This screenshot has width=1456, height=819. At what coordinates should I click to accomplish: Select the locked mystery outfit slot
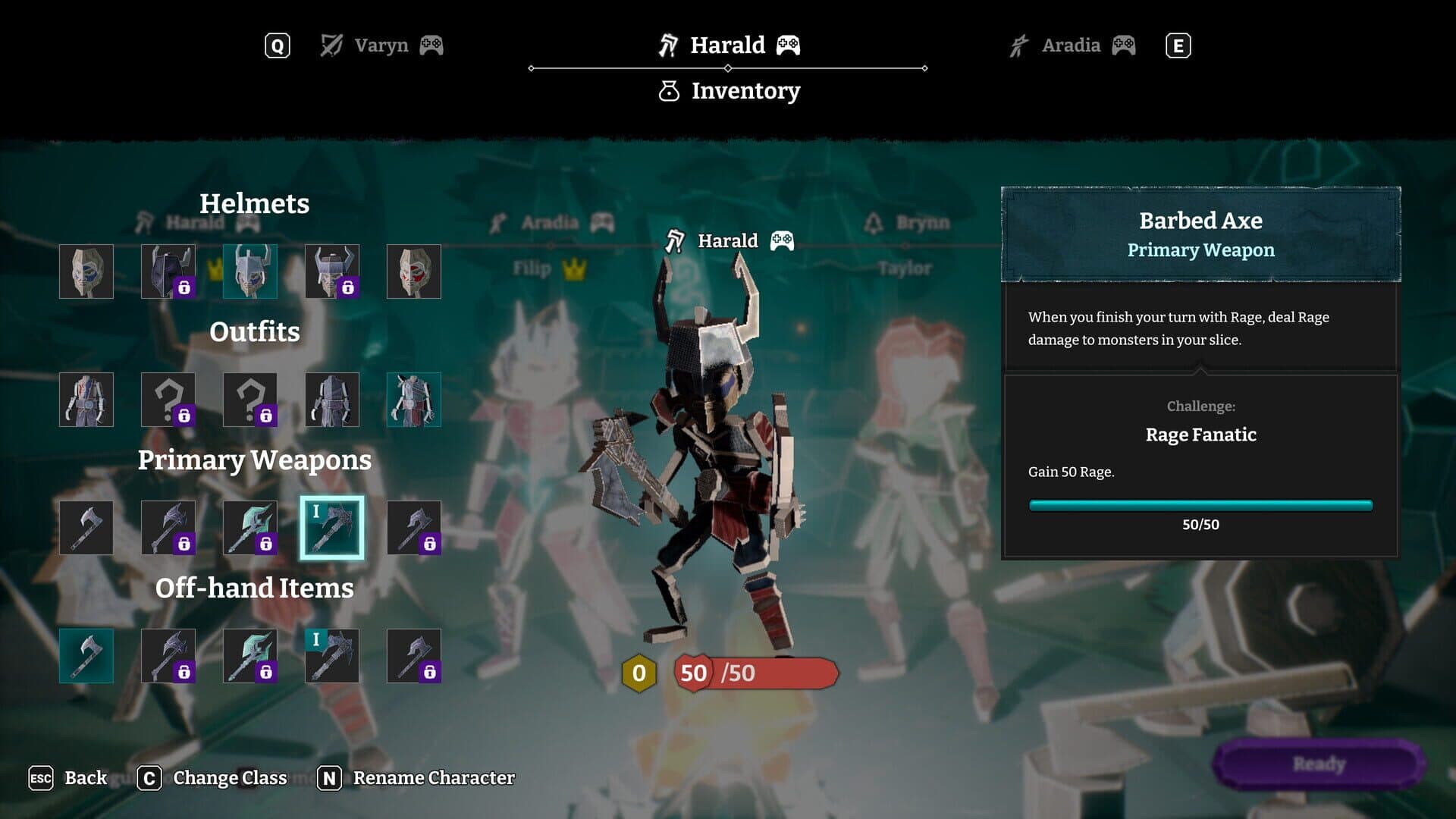(169, 400)
